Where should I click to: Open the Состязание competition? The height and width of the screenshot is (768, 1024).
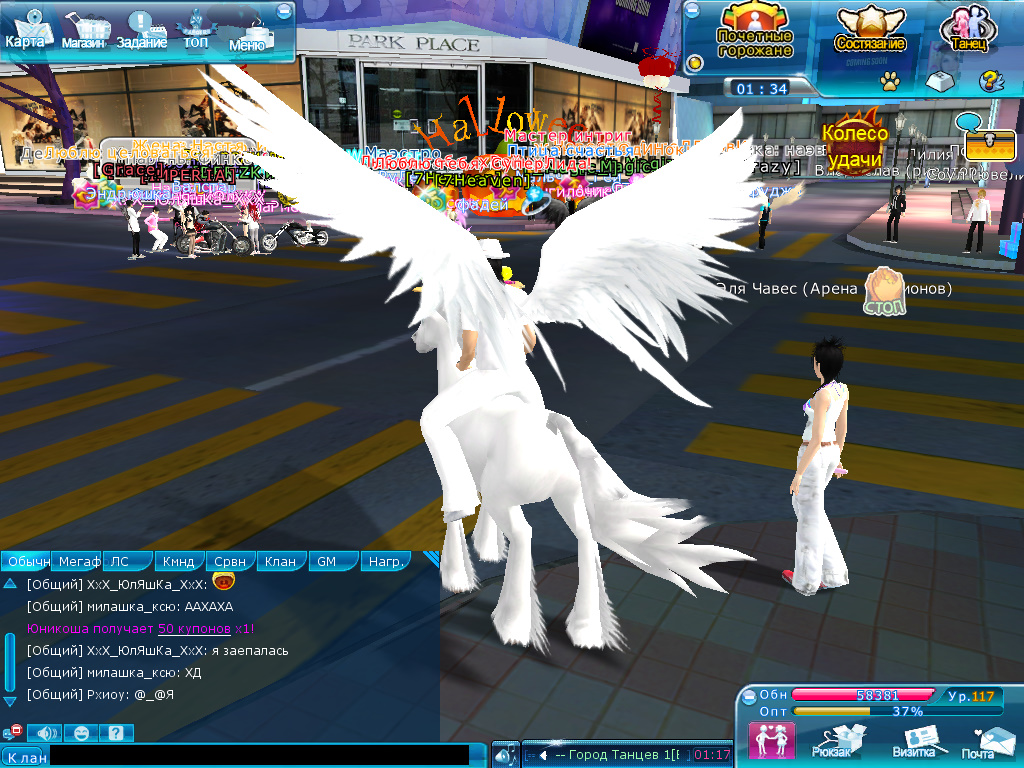[870, 30]
